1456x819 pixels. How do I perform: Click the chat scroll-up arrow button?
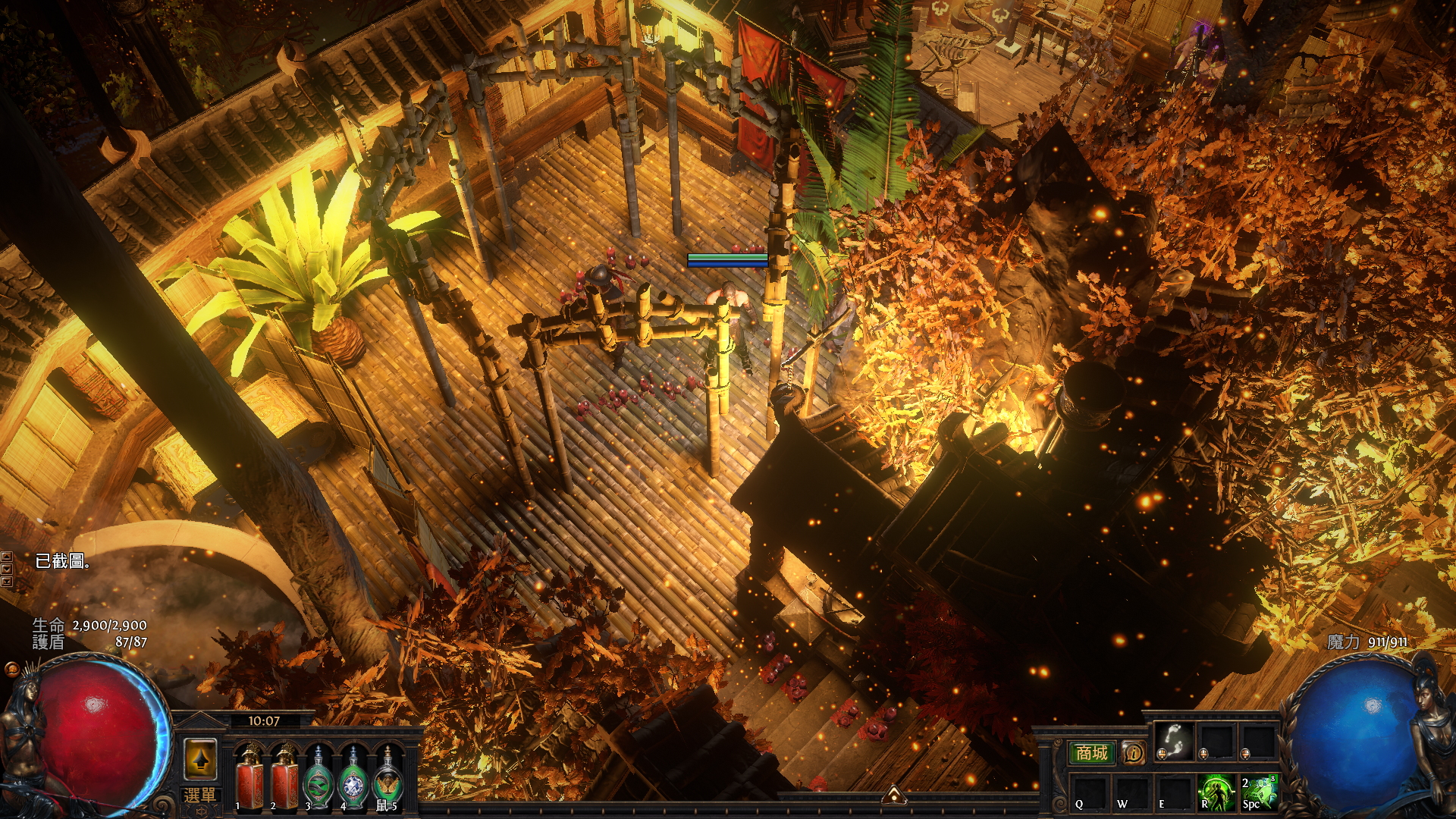7,557
